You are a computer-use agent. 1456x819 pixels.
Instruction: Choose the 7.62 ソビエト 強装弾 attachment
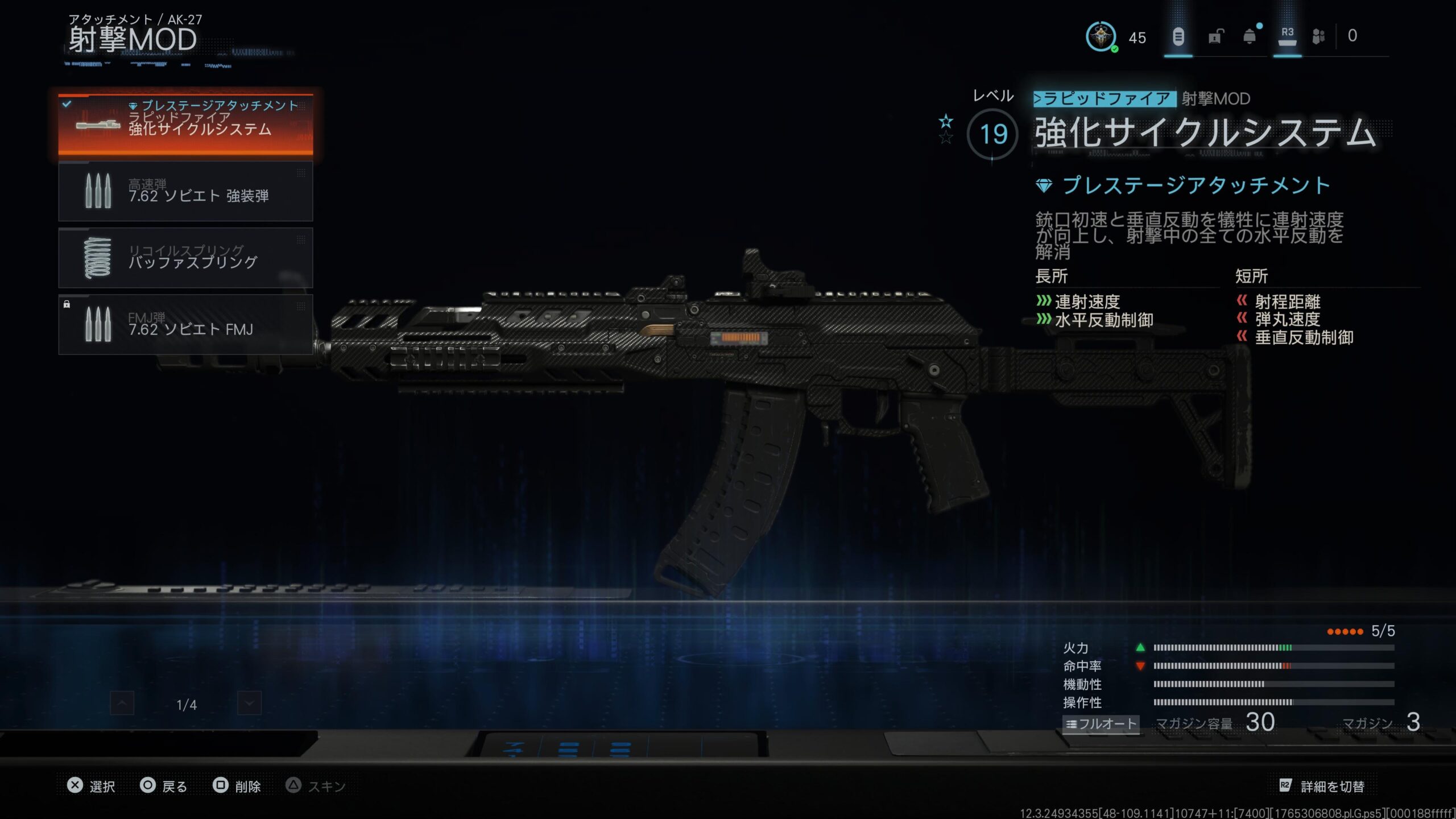point(185,191)
